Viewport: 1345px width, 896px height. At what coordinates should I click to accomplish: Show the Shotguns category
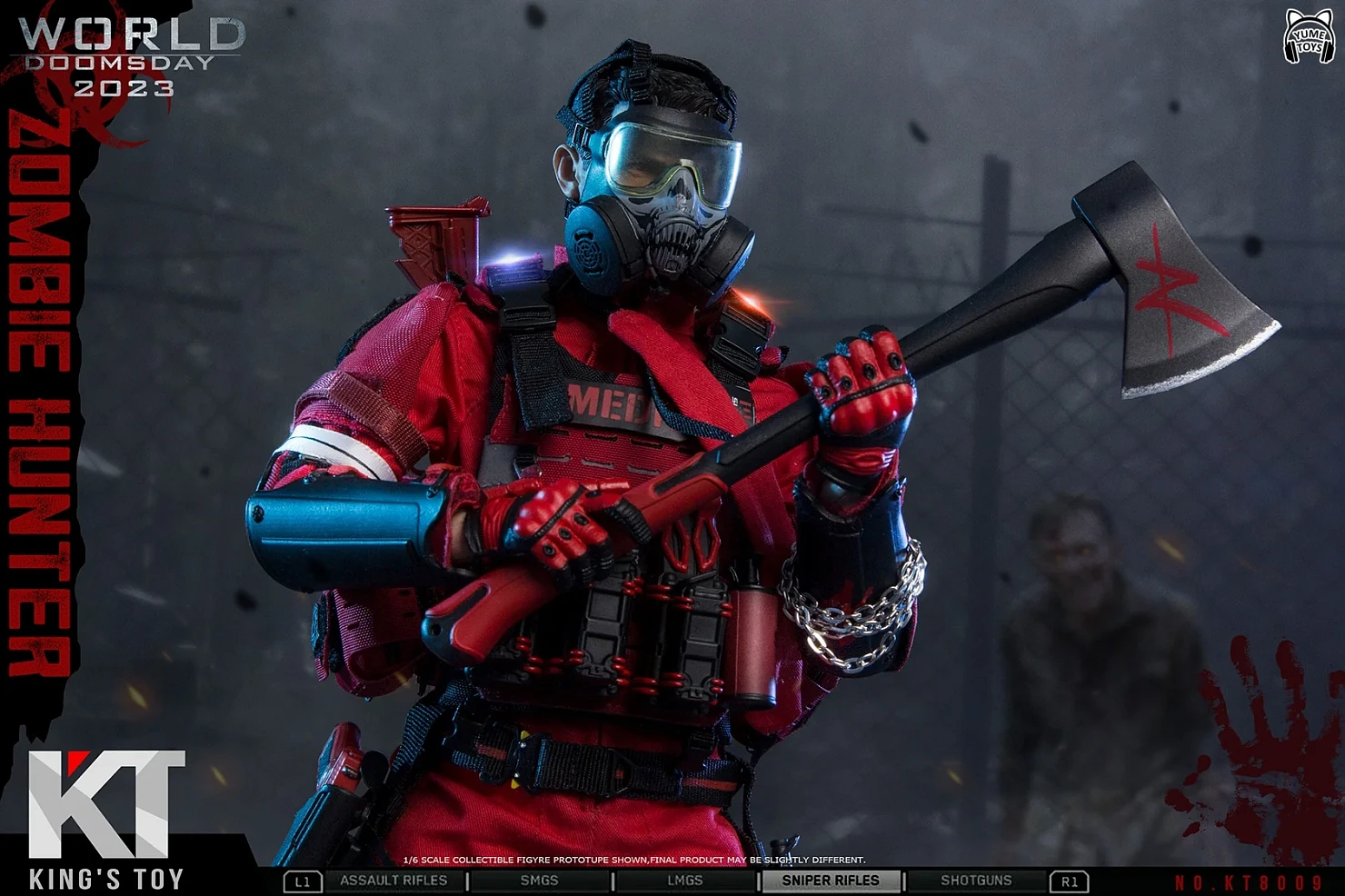(976, 881)
